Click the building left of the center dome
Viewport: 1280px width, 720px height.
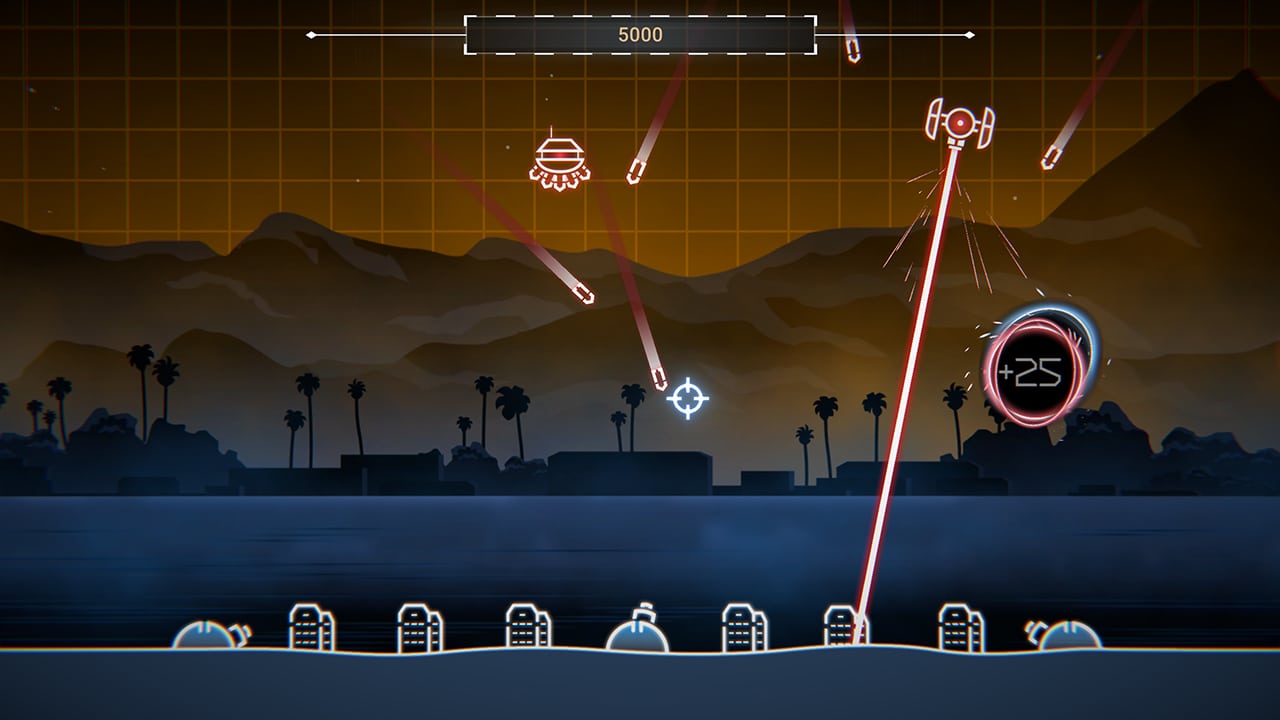point(525,625)
